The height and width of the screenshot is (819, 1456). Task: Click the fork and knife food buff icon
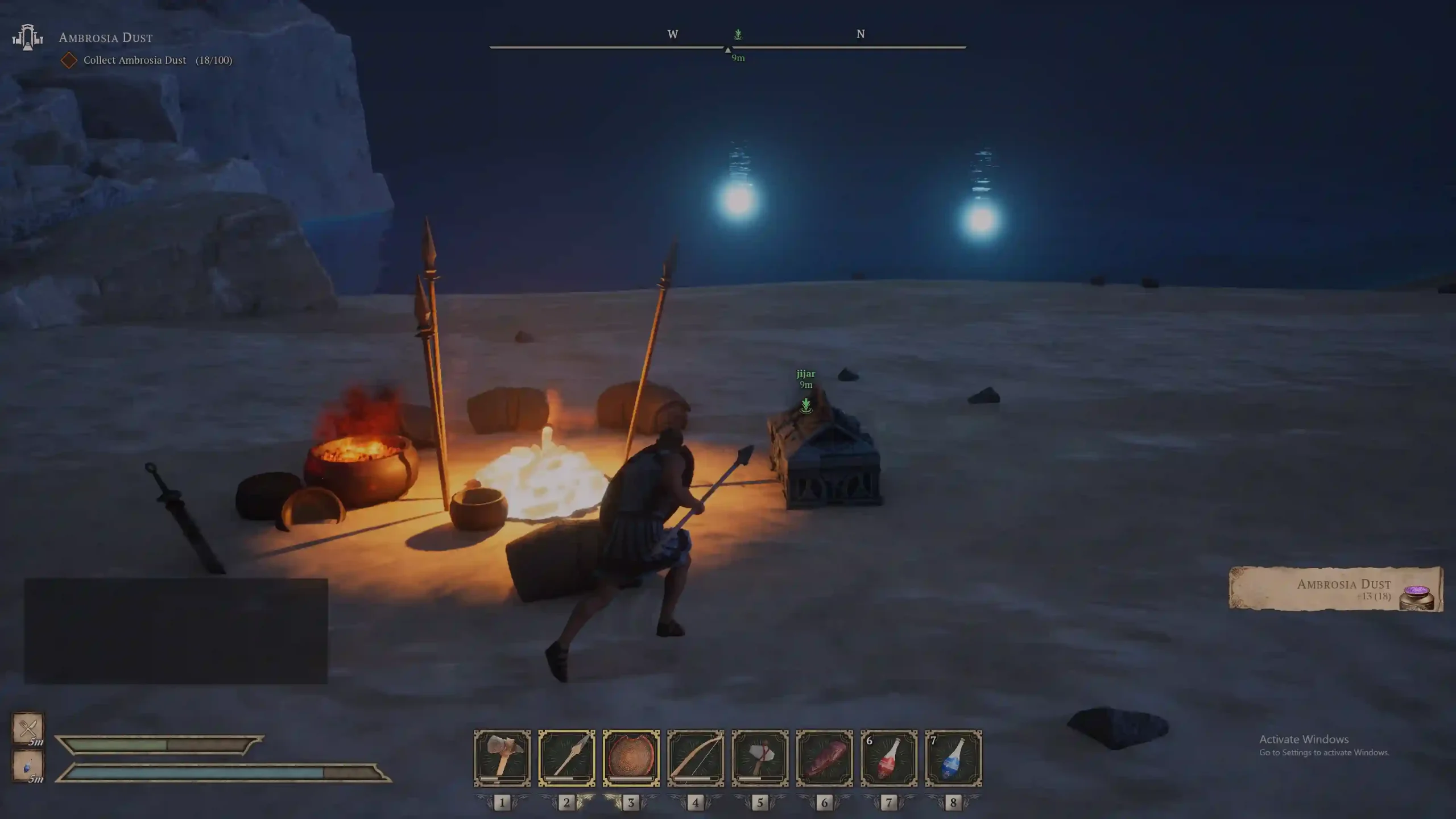click(x=28, y=727)
